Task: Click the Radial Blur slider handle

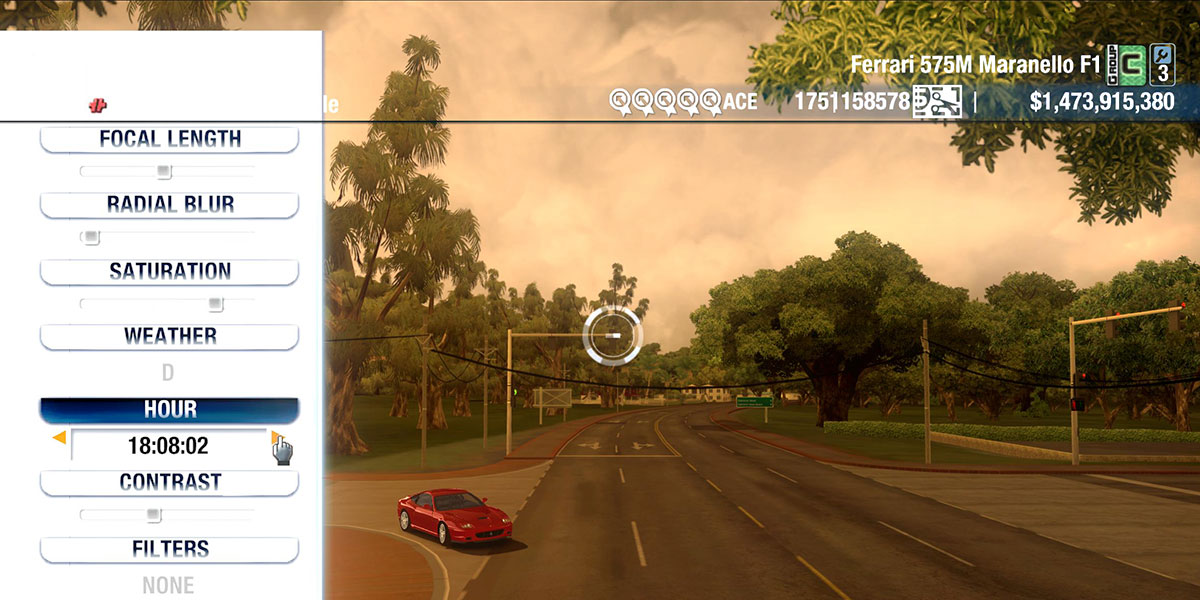Action: coord(91,238)
